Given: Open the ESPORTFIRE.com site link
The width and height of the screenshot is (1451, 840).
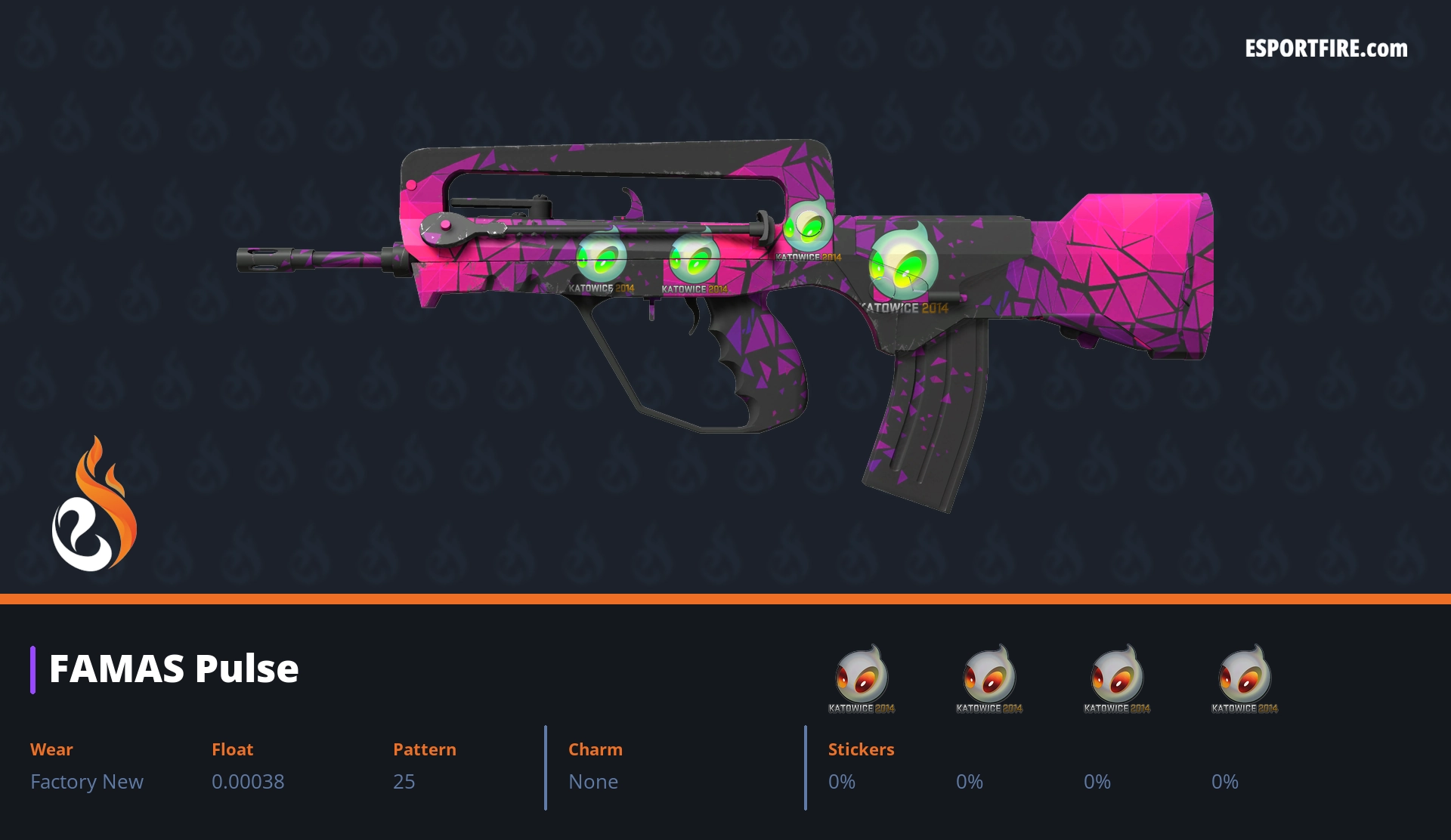Looking at the screenshot, I should pyautogui.click(x=1326, y=49).
